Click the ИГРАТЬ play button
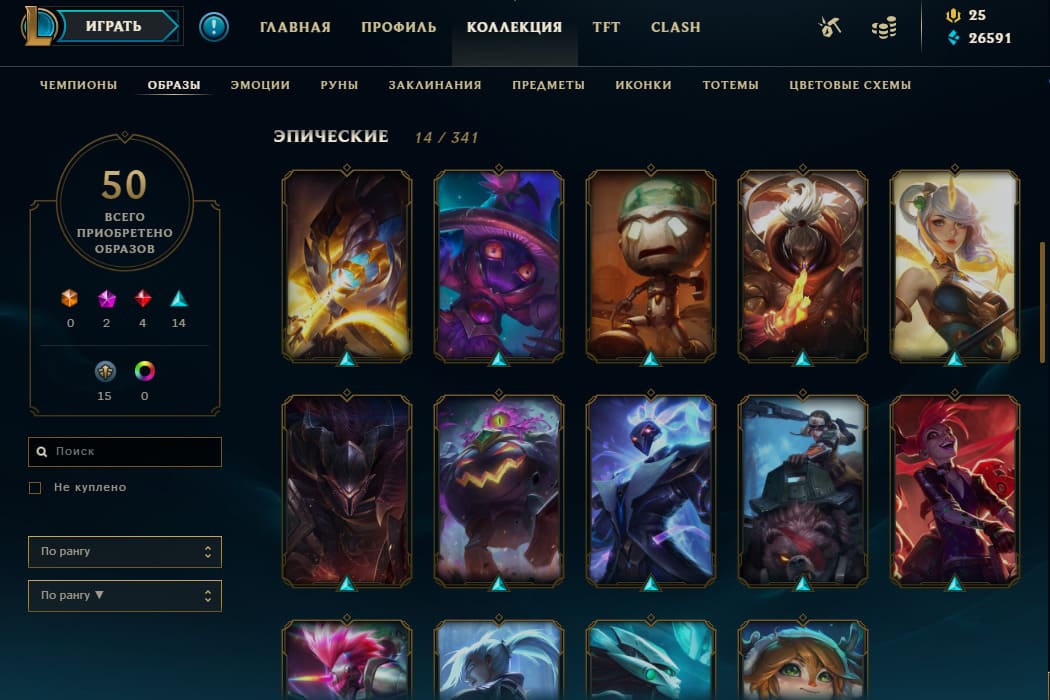1050x700 pixels. point(112,27)
